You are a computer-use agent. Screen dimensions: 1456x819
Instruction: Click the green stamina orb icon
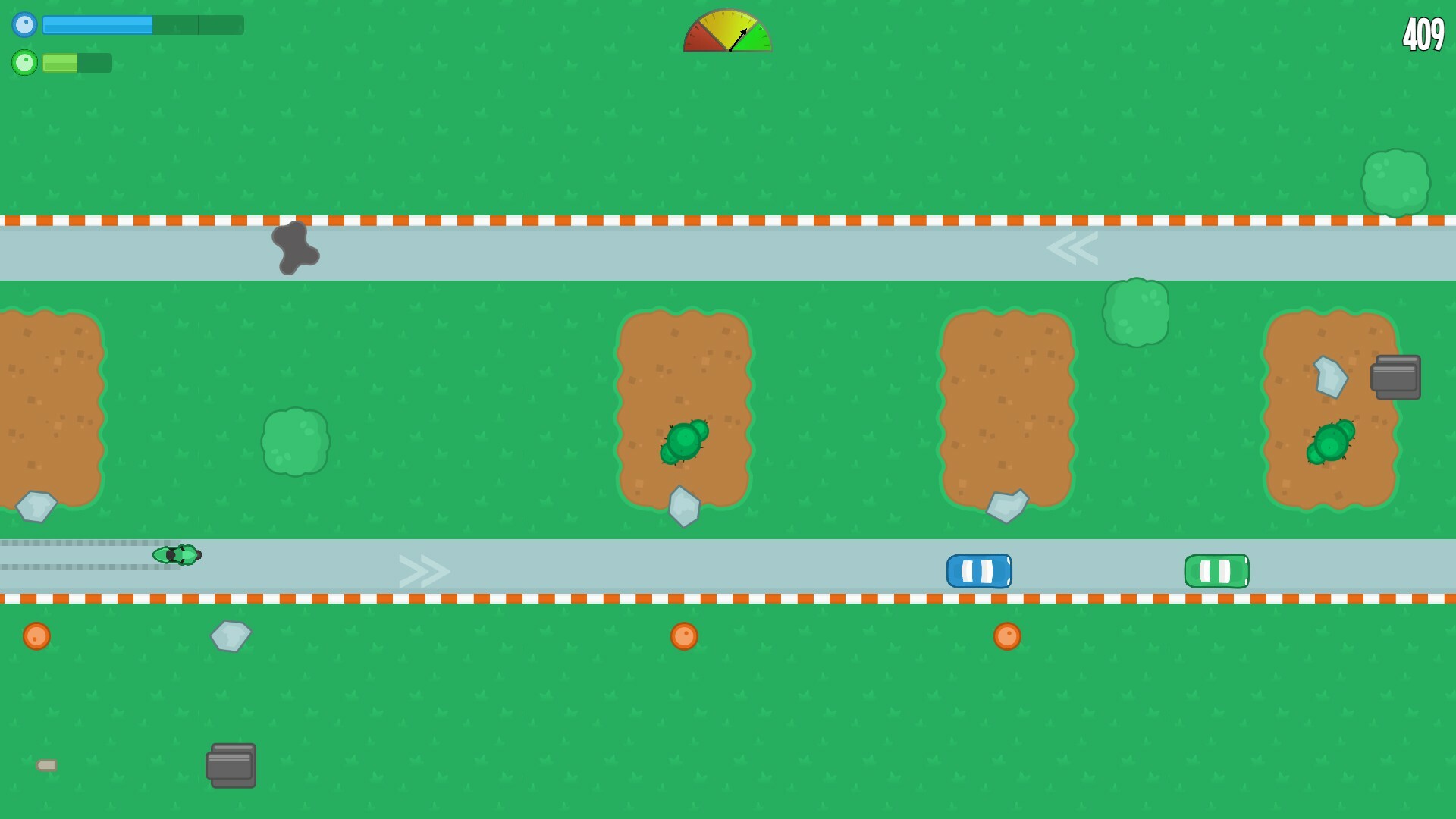pyautogui.click(x=25, y=63)
